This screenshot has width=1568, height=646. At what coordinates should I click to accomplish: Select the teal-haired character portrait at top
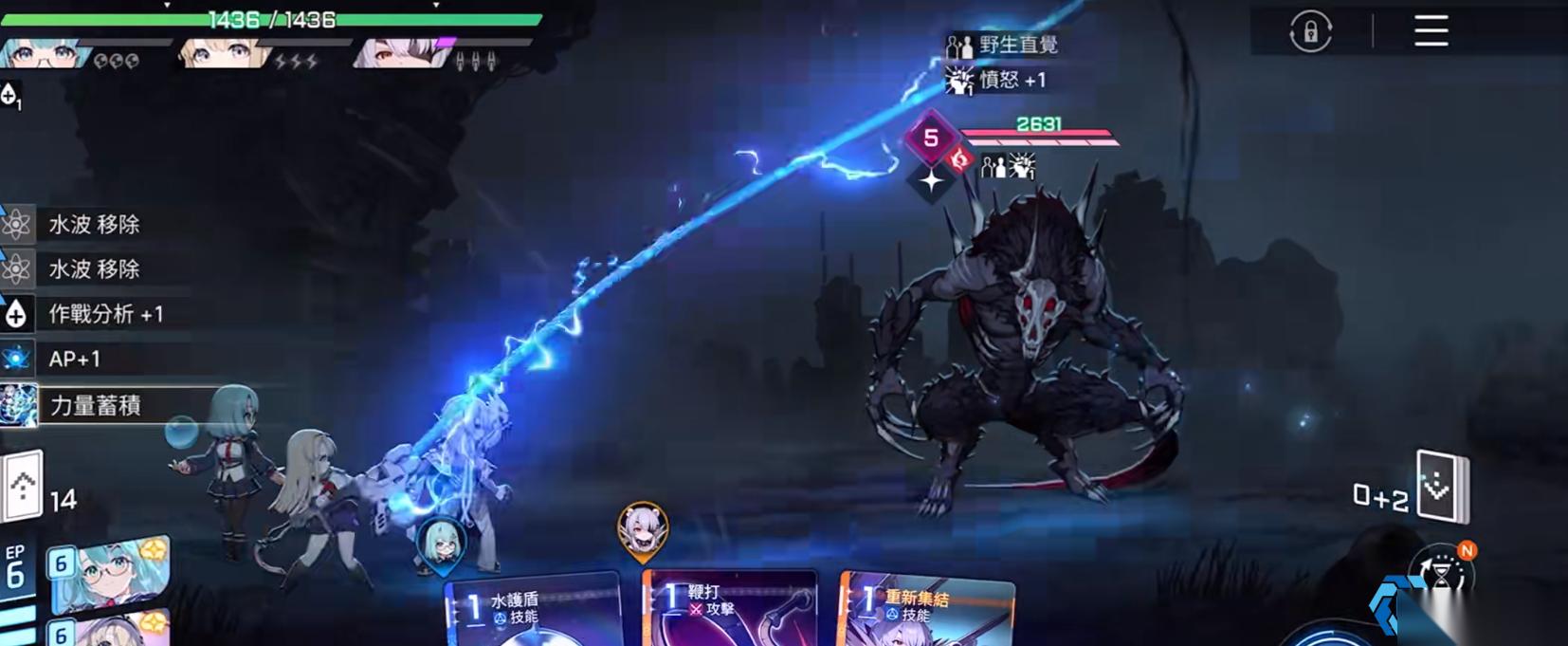click(43, 53)
